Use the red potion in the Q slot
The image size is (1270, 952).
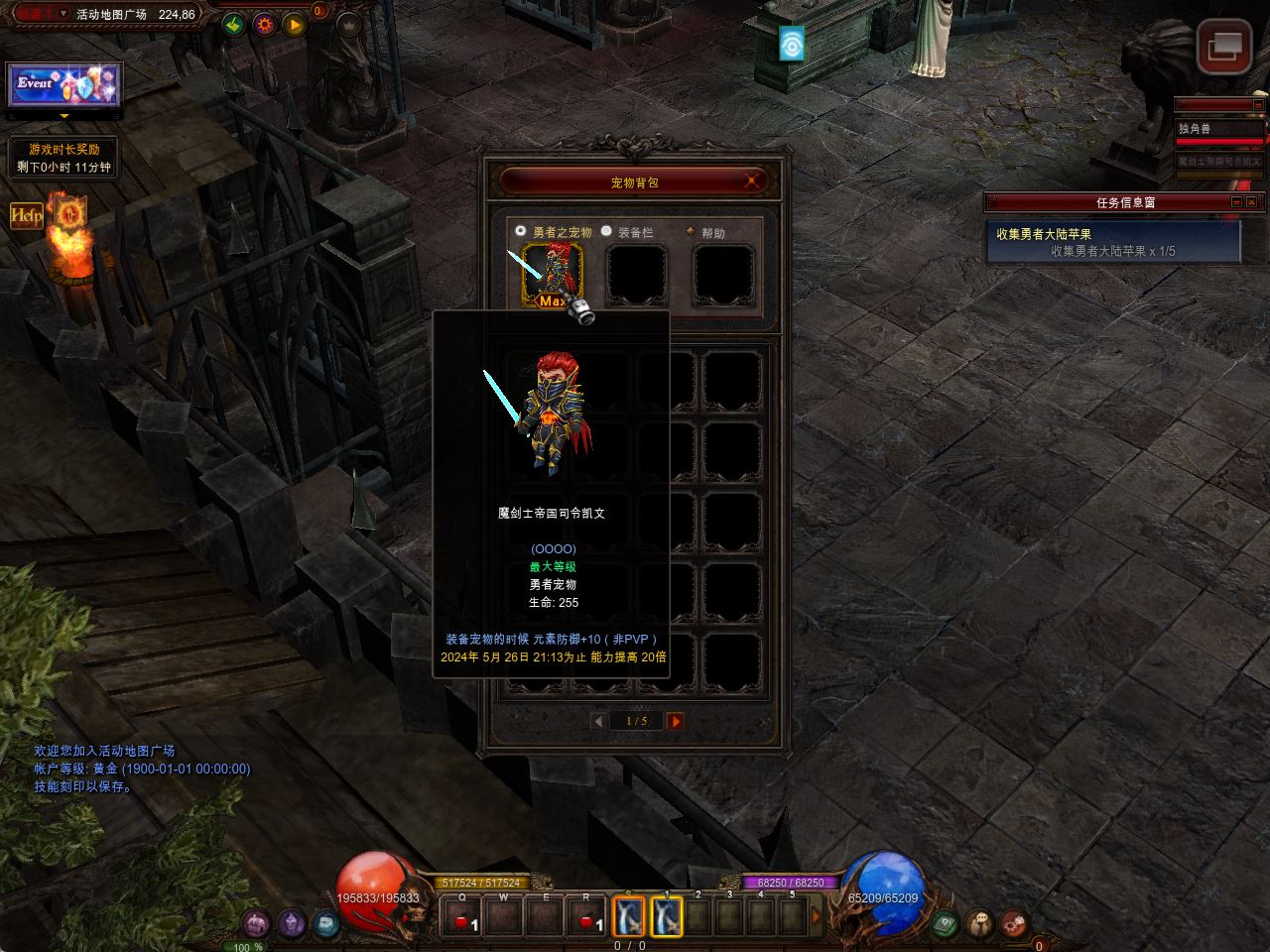coord(462,918)
